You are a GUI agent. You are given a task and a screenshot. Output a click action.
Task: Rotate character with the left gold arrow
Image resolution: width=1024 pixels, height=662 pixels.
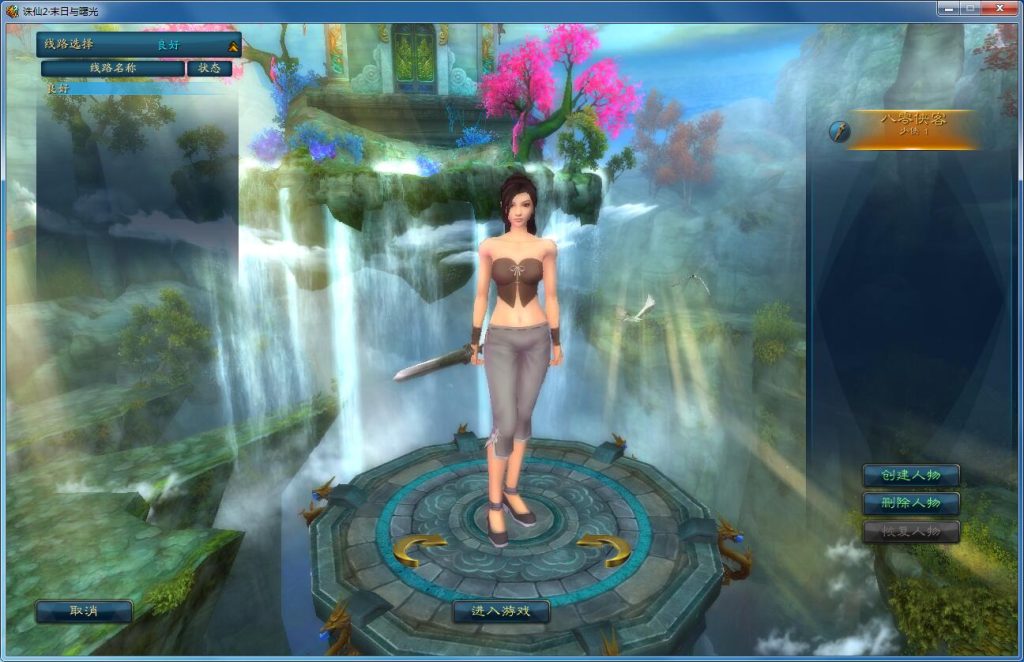coord(420,549)
